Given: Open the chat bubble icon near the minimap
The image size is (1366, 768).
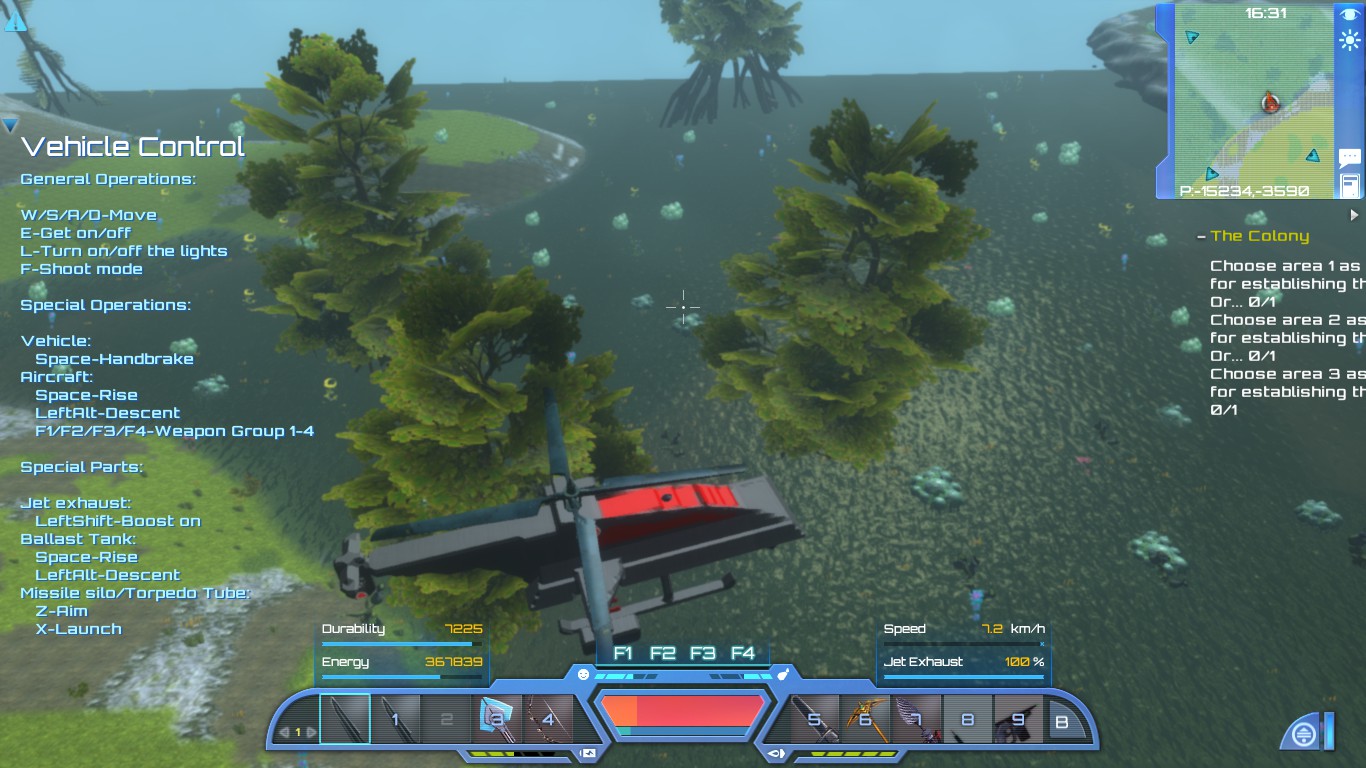Looking at the screenshot, I should (1349, 157).
